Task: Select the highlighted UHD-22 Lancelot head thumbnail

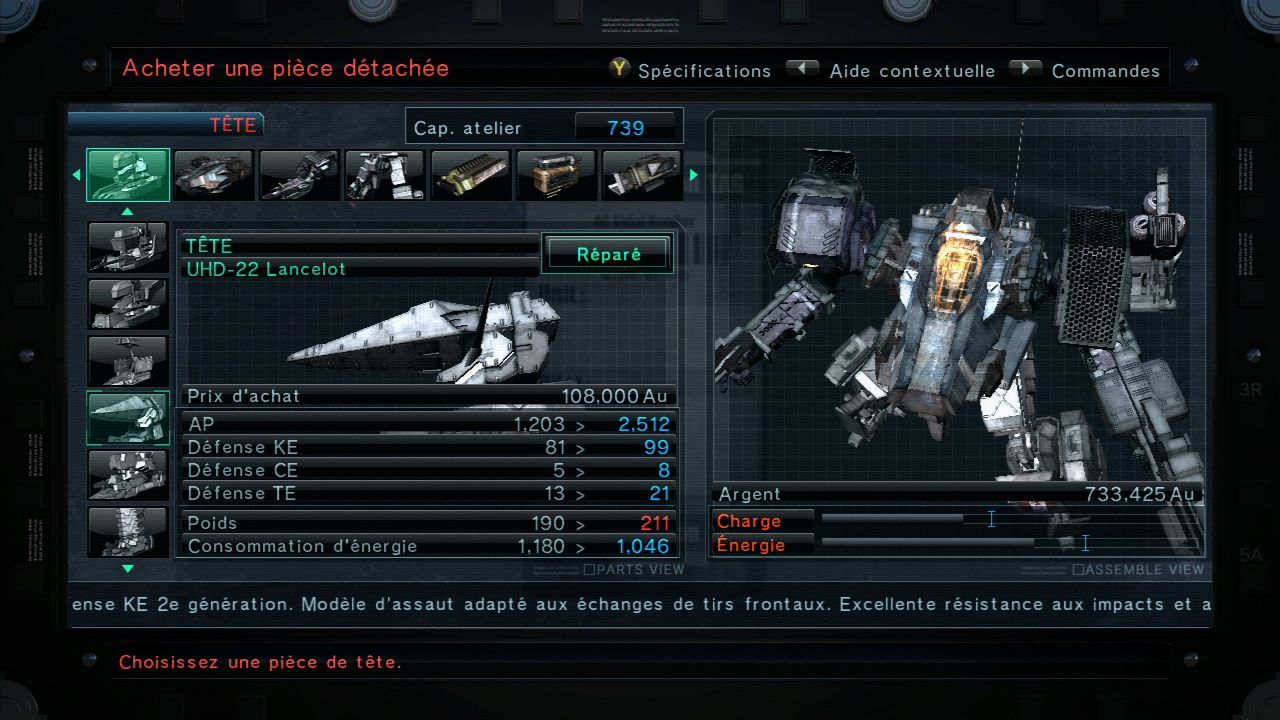Action: point(128,417)
